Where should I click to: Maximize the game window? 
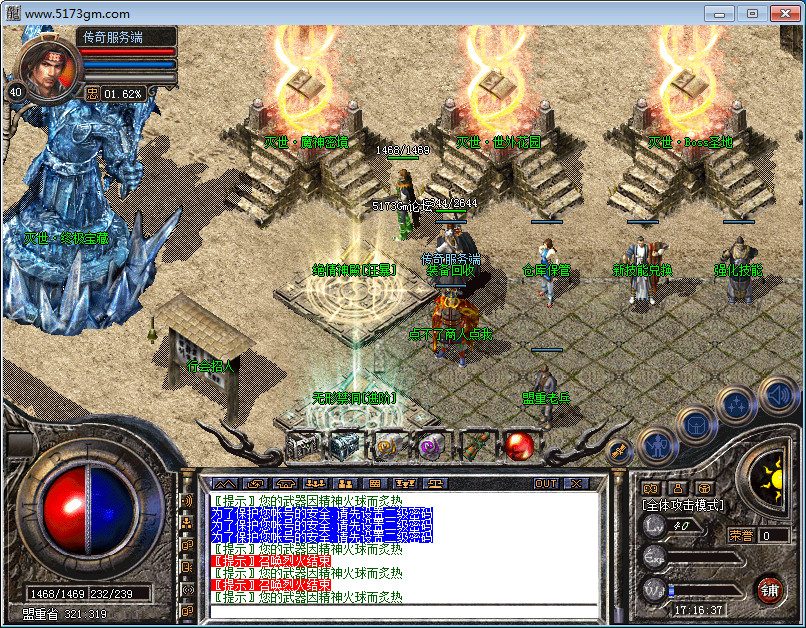(752, 13)
